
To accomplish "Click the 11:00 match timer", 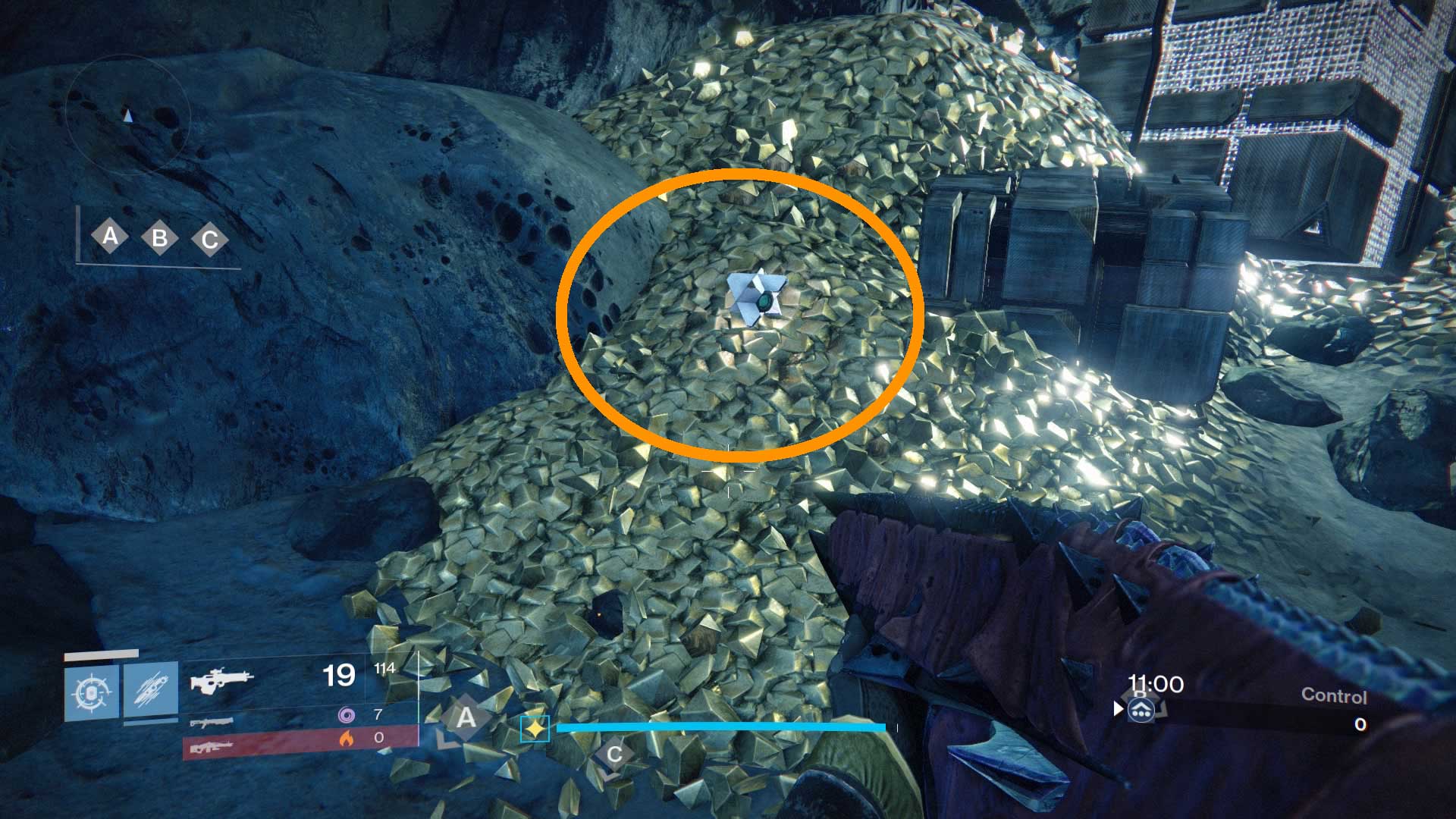I will pyautogui.click(x=1153, y=683).
